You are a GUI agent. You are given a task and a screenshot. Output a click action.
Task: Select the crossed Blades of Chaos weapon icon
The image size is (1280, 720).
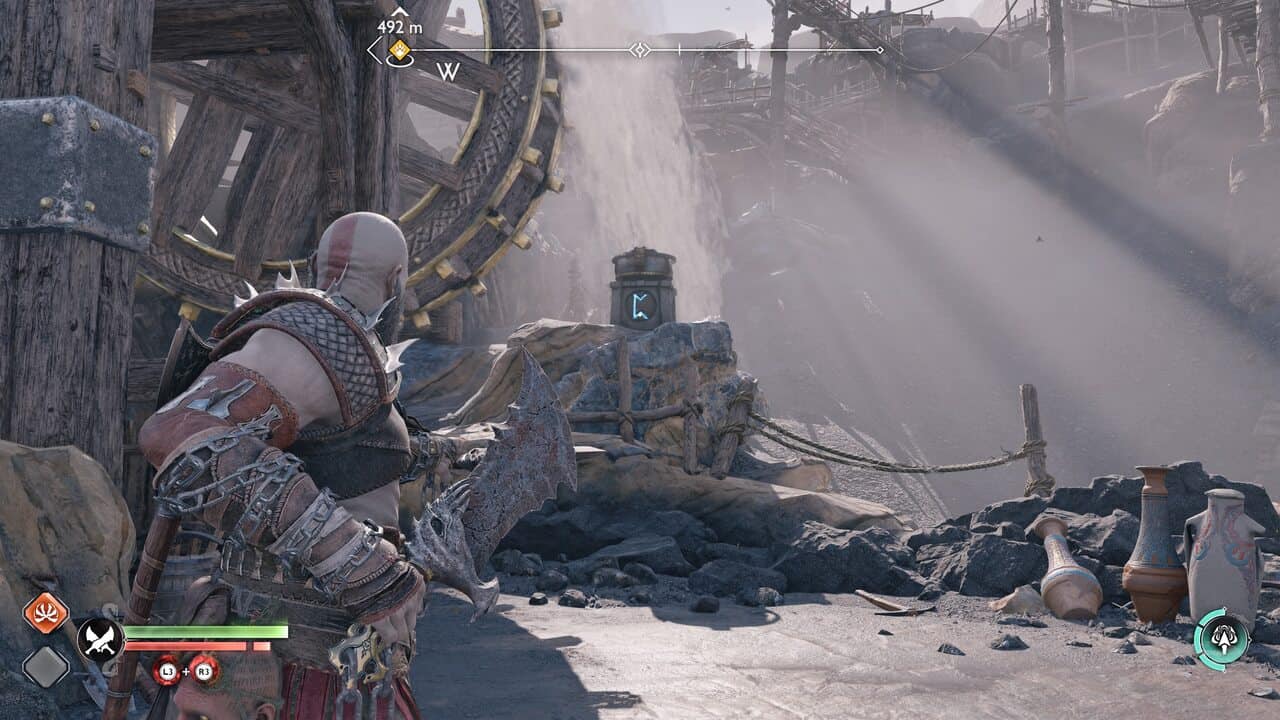tap(100, 639)
